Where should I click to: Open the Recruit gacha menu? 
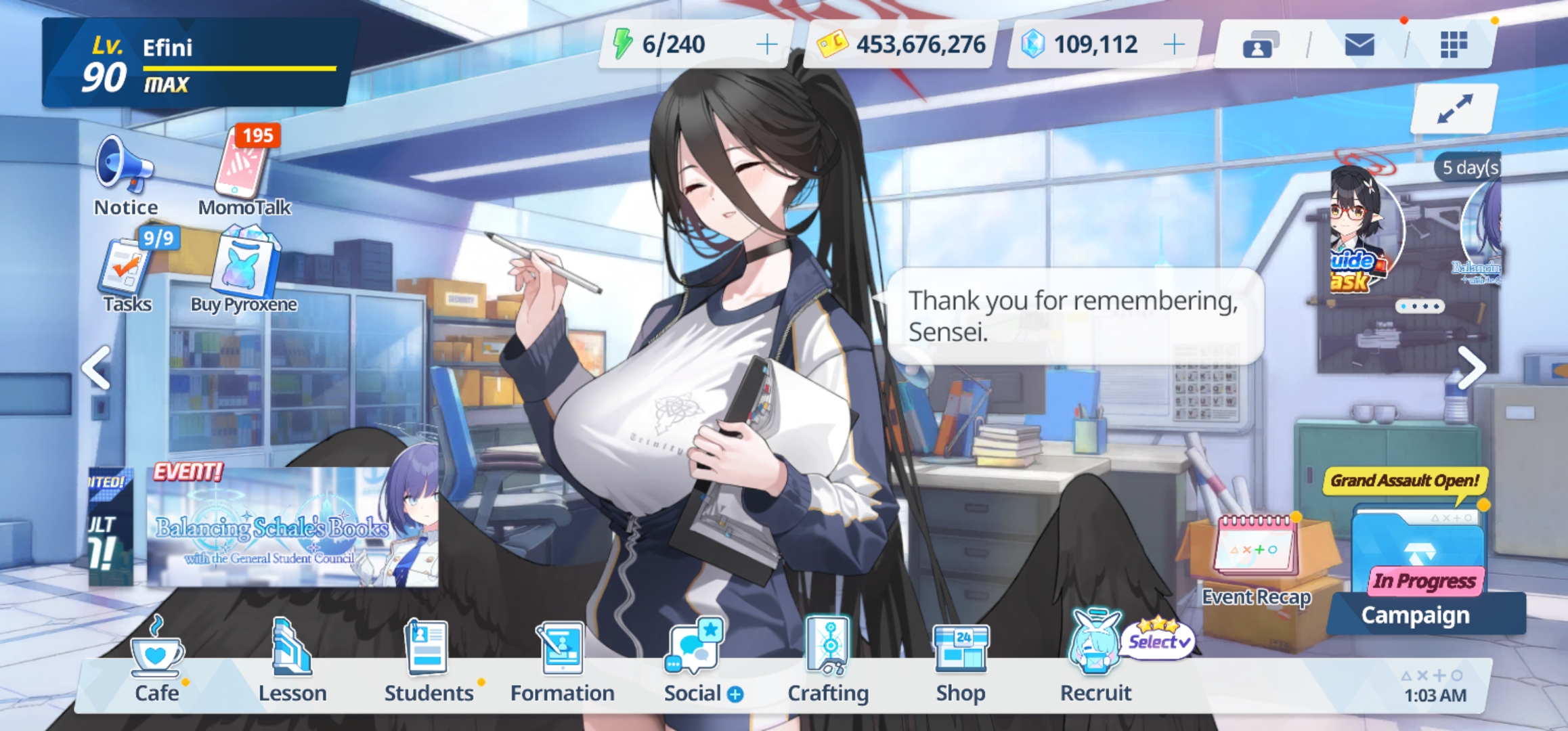click(1095, 660)
